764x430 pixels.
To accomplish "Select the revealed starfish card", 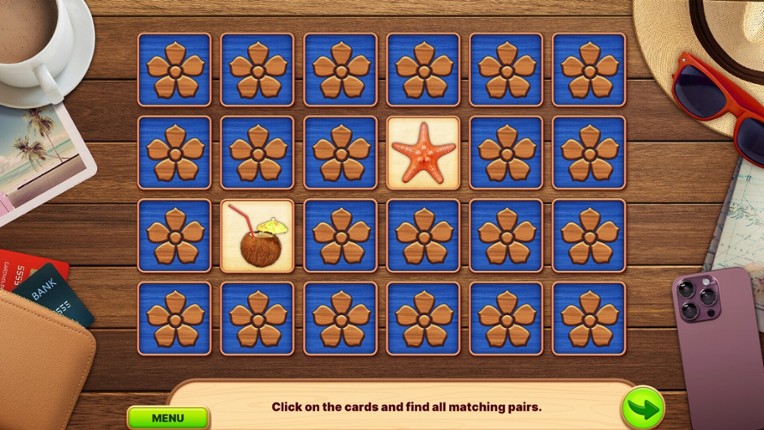I will coord(424,153).
